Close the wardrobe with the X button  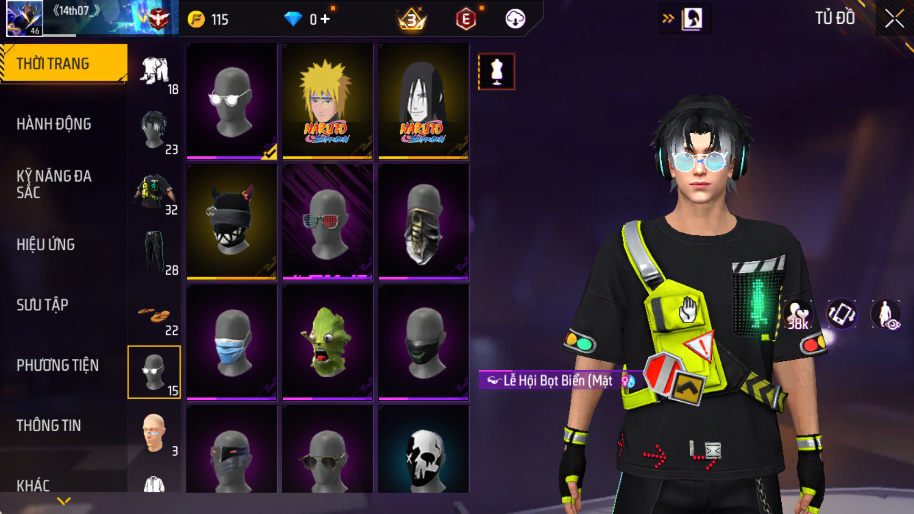tap(893, 18)
